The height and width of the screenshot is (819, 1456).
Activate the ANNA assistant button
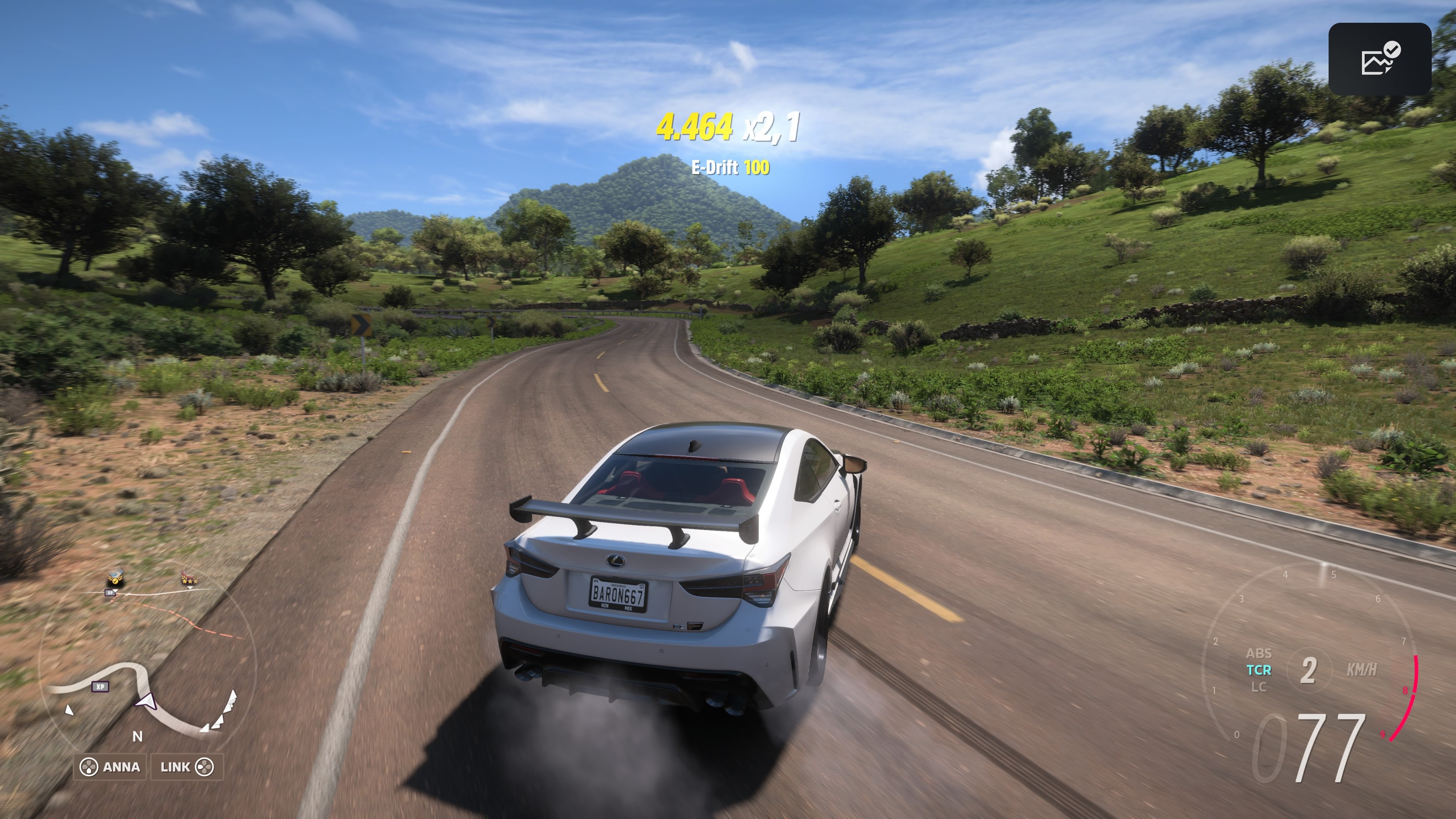tap(121, 767)
